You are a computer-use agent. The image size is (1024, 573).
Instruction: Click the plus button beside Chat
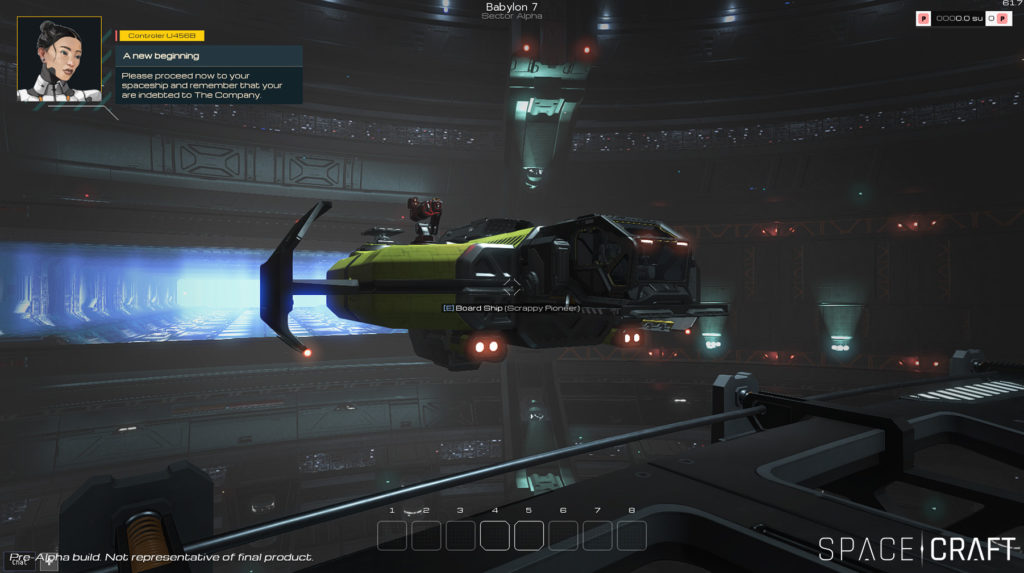tap(48, 561)
